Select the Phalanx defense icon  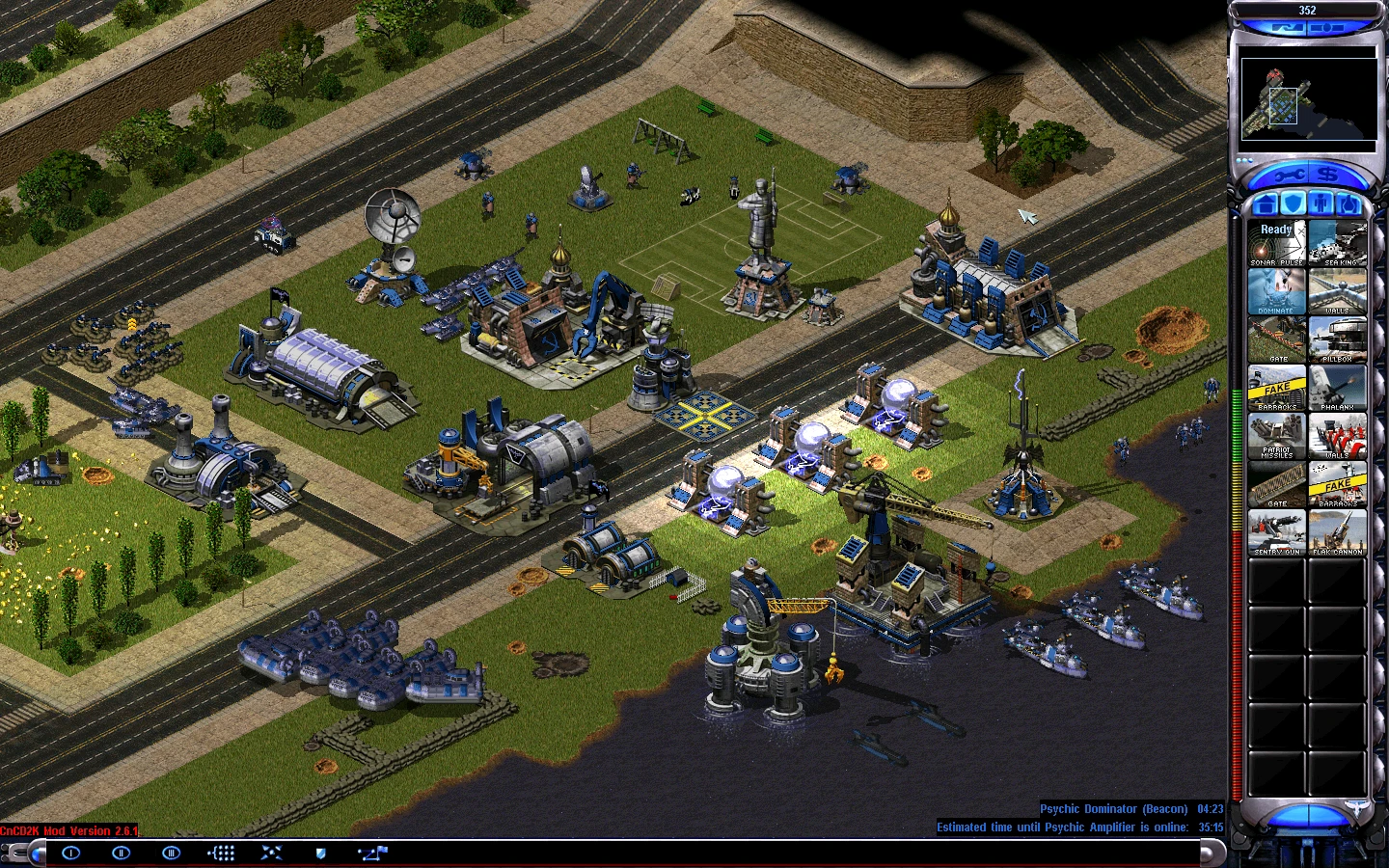pyautogui.click(x=1338, y=388)
